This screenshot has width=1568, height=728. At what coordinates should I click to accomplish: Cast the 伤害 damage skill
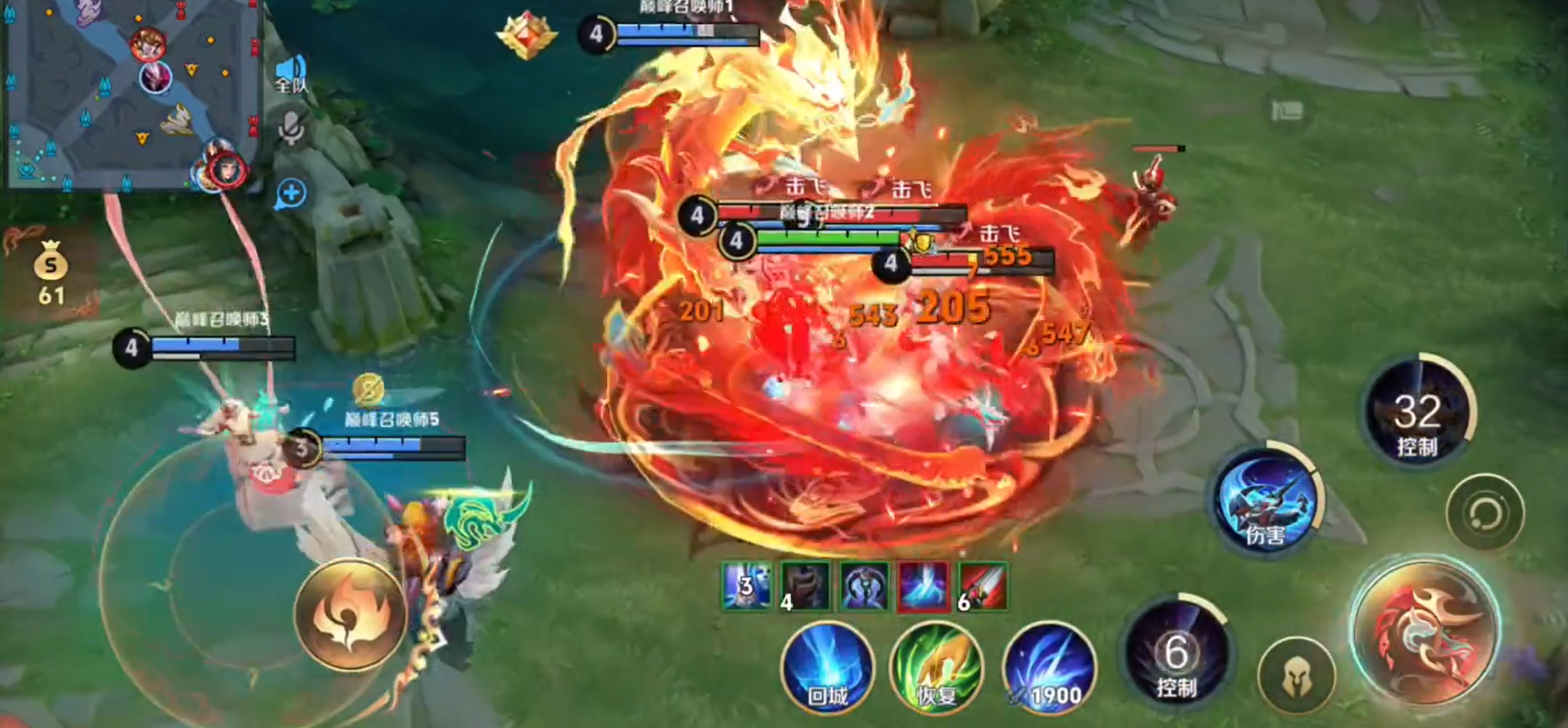[1267, 500]
